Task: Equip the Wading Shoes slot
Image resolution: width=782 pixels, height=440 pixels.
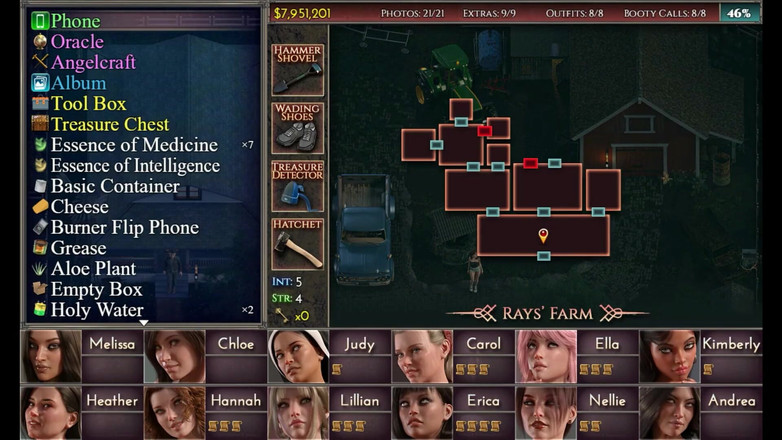Action: tap(297, 128)
